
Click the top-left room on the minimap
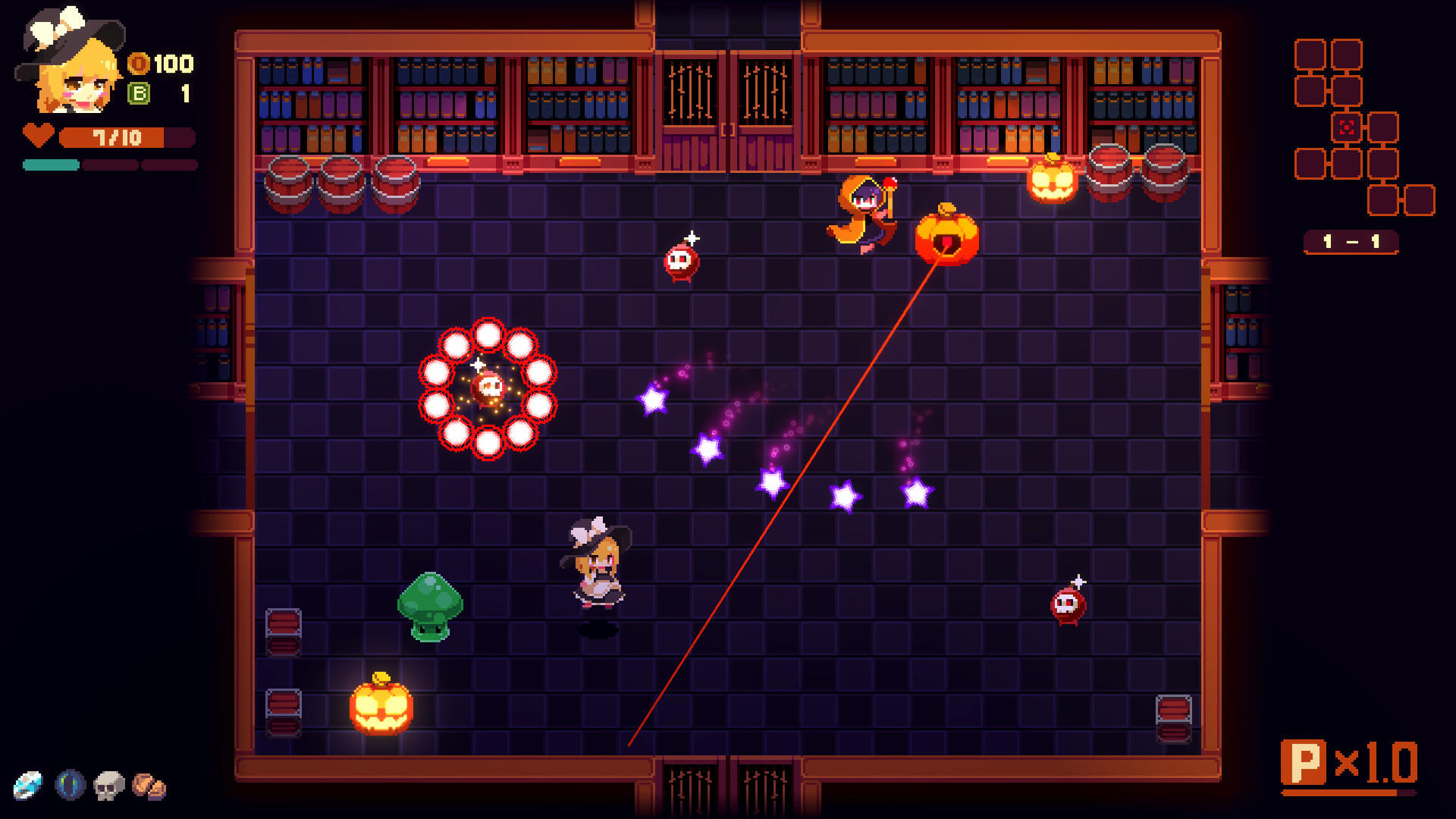(1308, 53)
